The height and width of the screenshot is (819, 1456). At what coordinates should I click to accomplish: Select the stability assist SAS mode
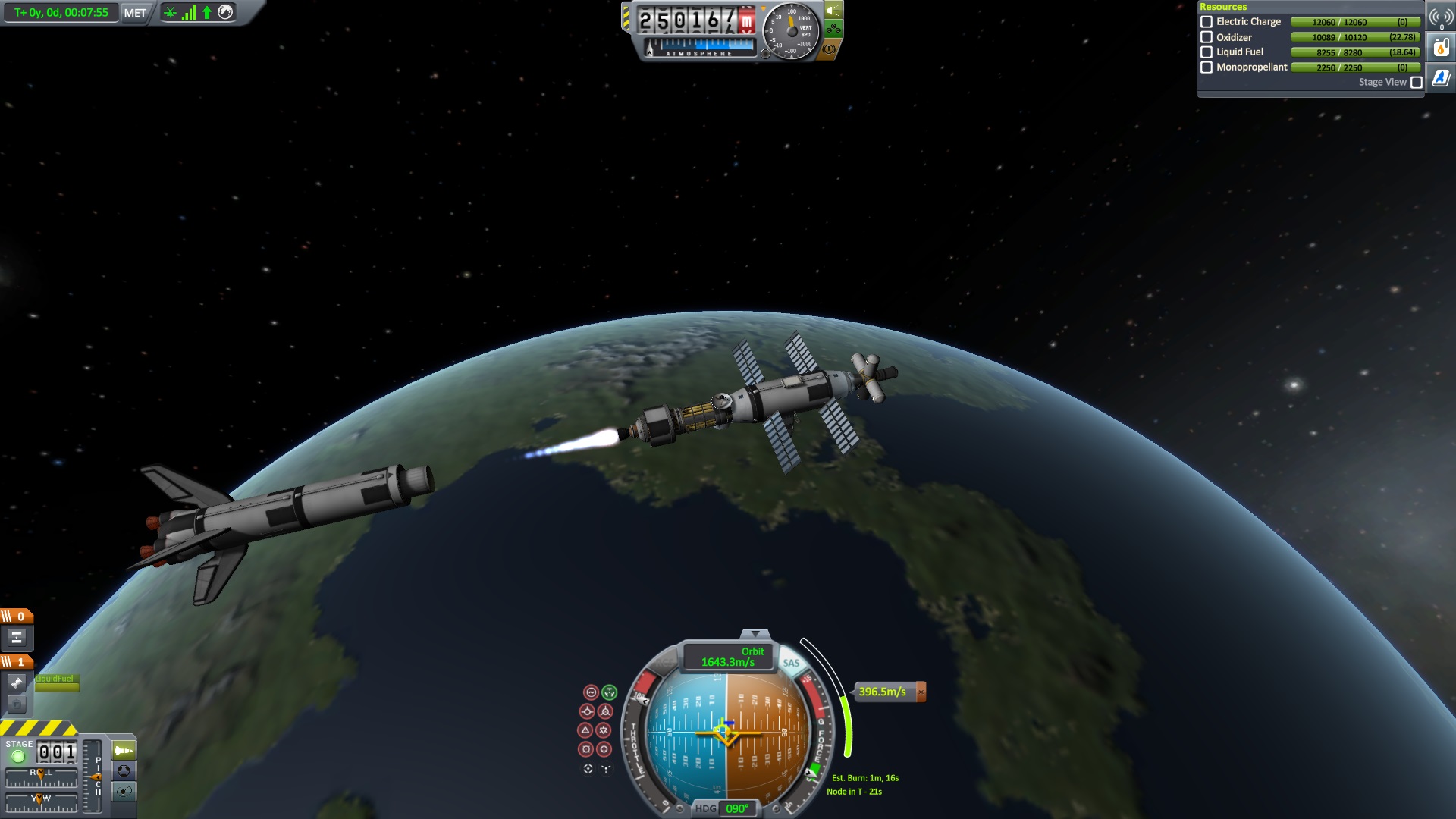click(591, 692)
